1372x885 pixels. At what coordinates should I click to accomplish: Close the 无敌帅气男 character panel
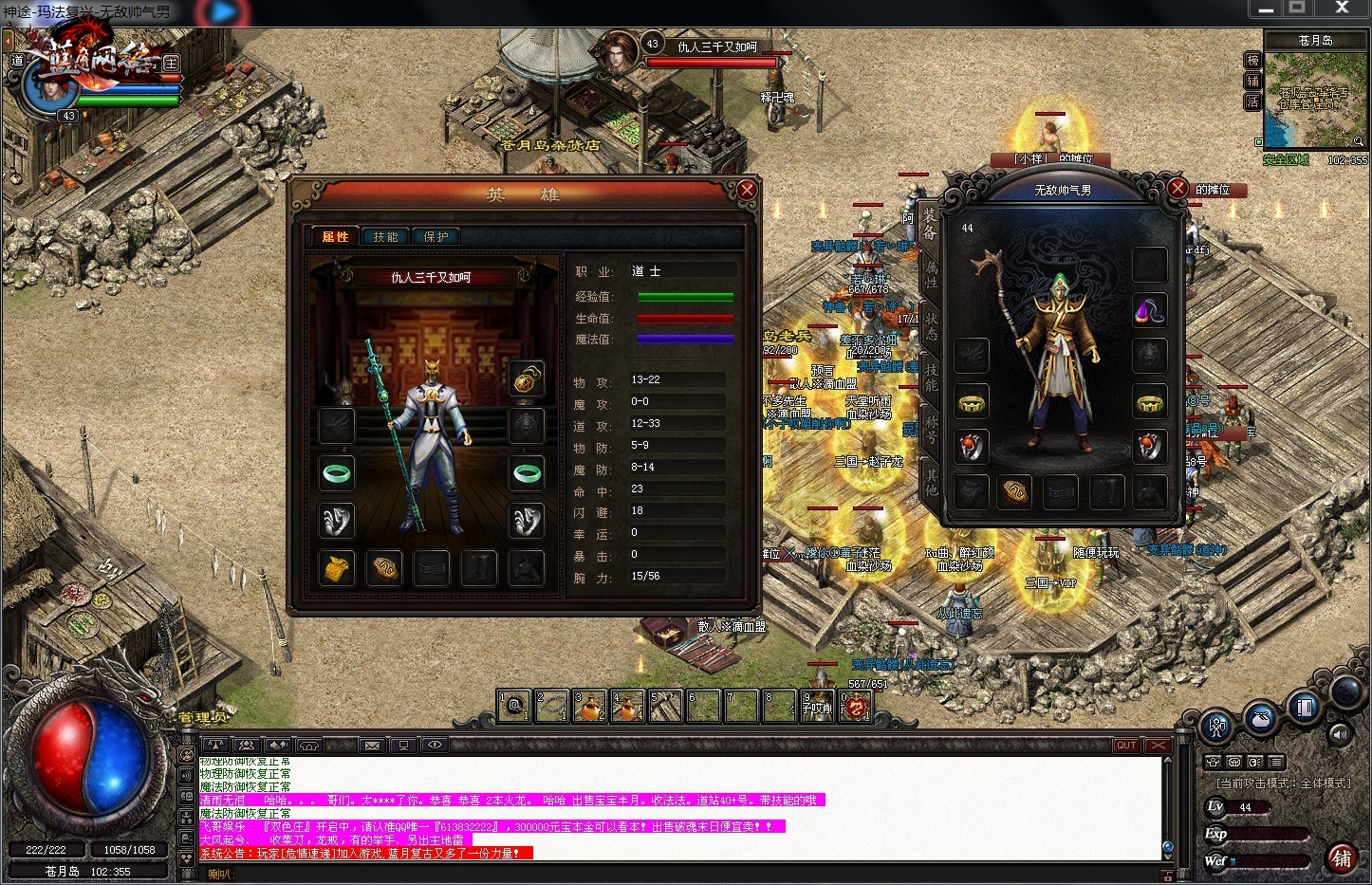click(1177, 188)
